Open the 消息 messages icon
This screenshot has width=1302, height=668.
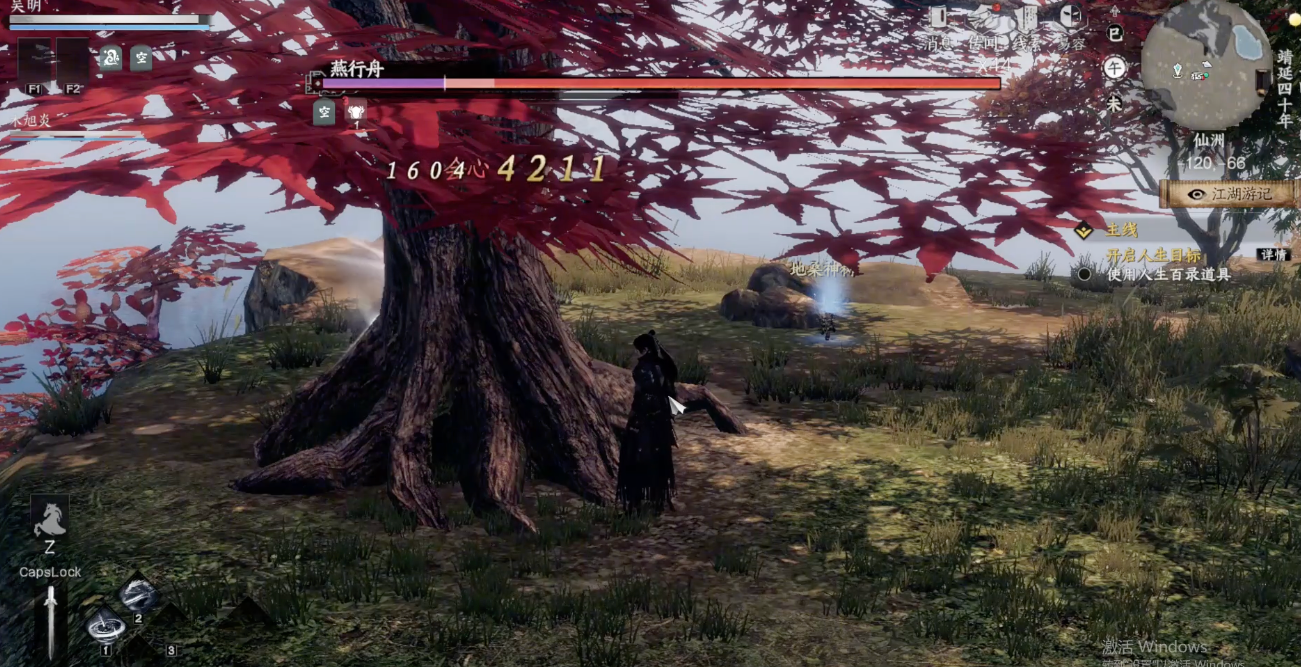[x=938, y=18]
